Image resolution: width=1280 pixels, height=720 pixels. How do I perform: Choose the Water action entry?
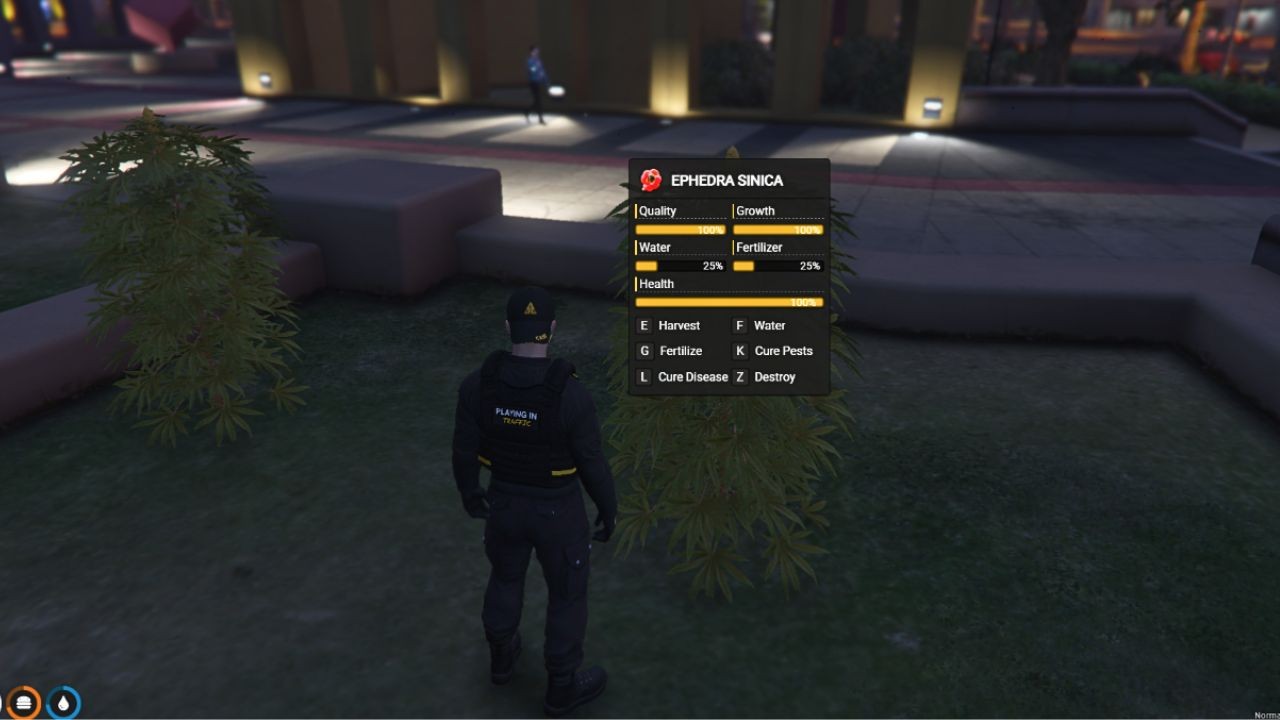[768, 325]
